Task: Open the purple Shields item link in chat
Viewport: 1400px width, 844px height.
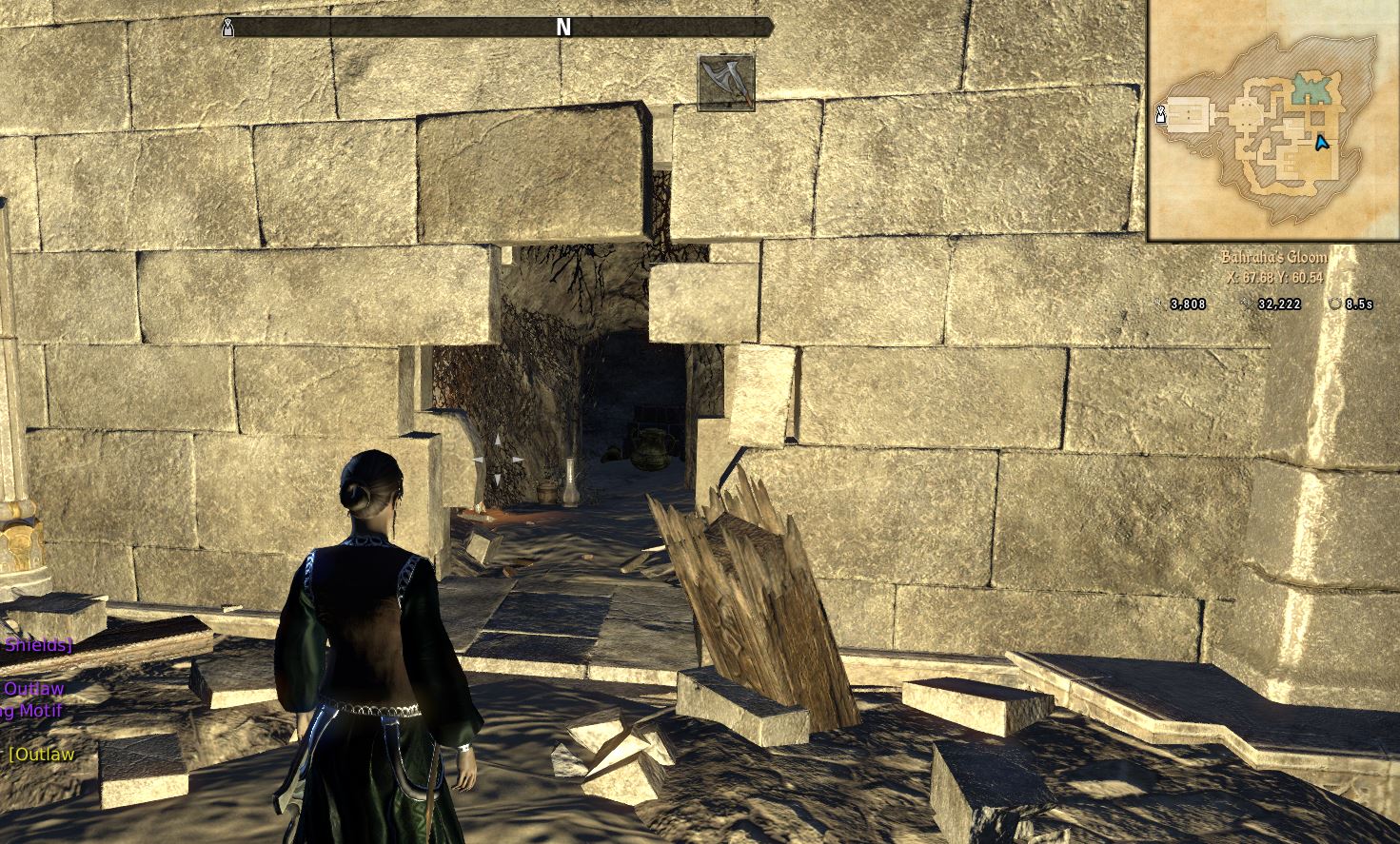Action: [36, 644]
